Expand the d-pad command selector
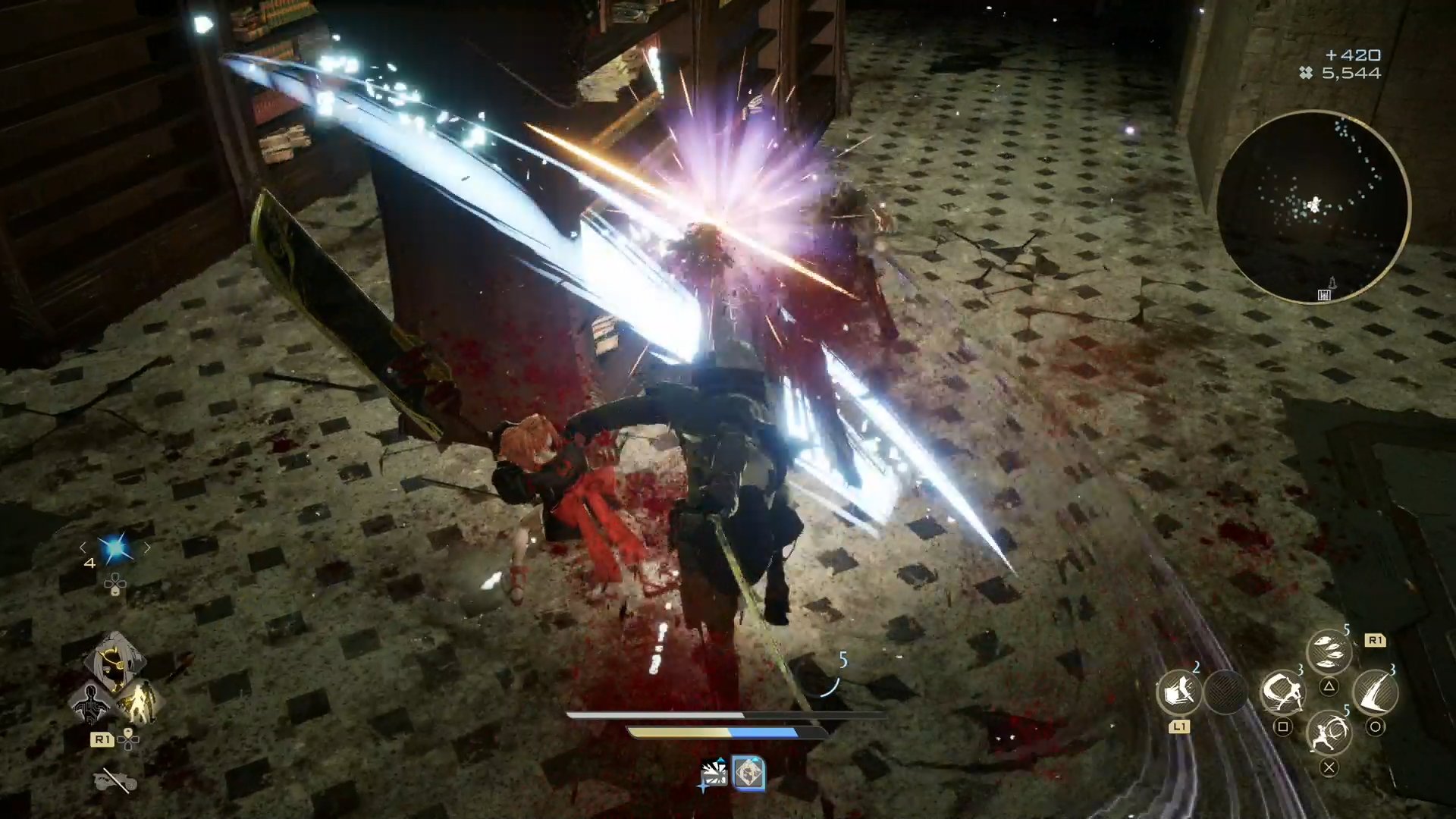Image resolution: width=1456 pixels, height=819 pixels. pyautogui.click(x=115, y=585)
